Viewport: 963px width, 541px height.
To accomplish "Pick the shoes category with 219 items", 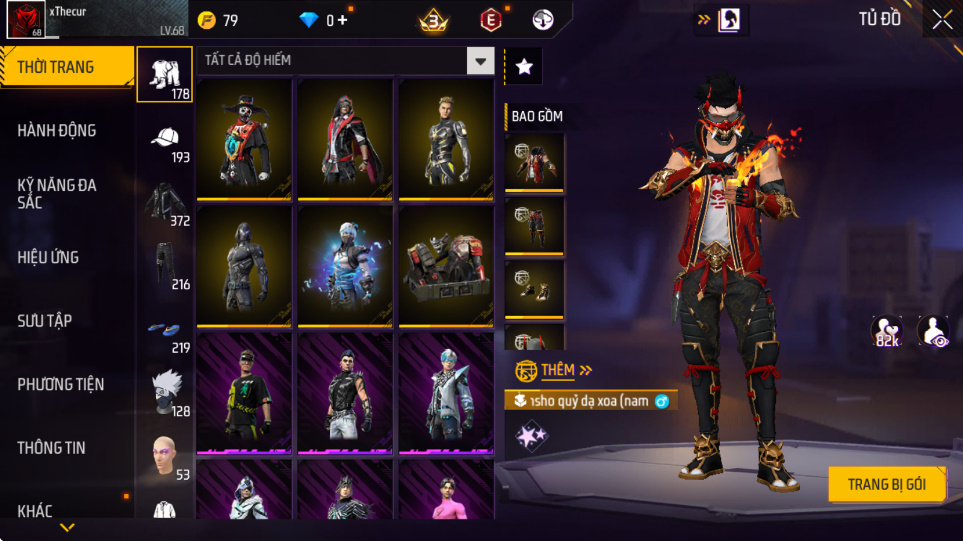I will point(165,332).
